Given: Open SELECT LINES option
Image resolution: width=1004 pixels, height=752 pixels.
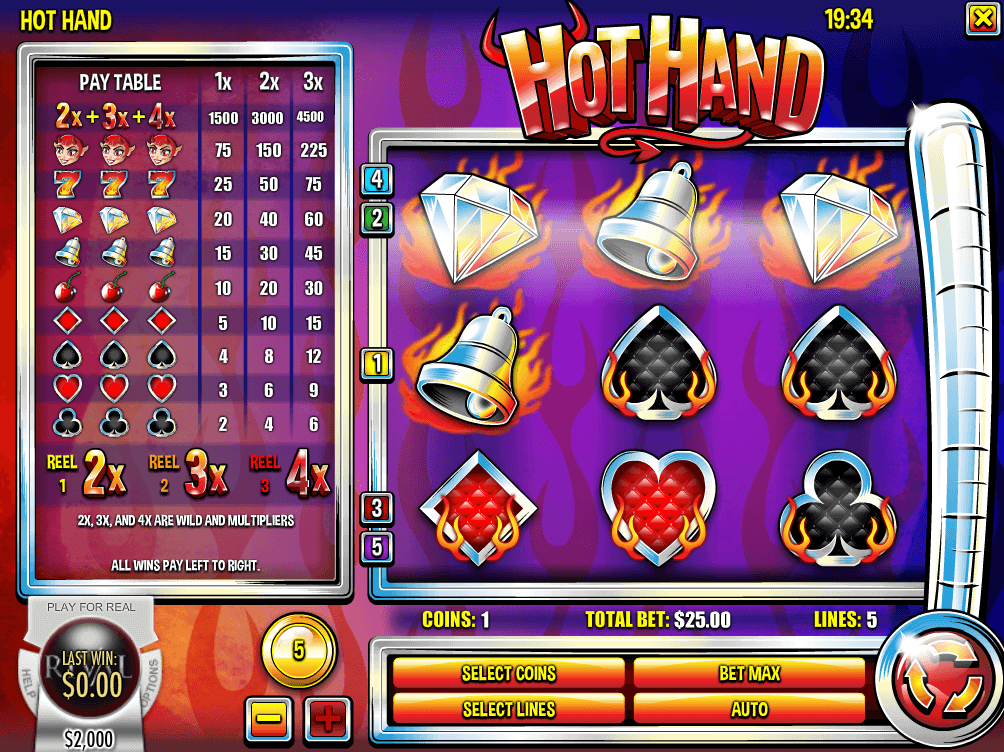Looking at the screenshot, I should coord(508,709).
